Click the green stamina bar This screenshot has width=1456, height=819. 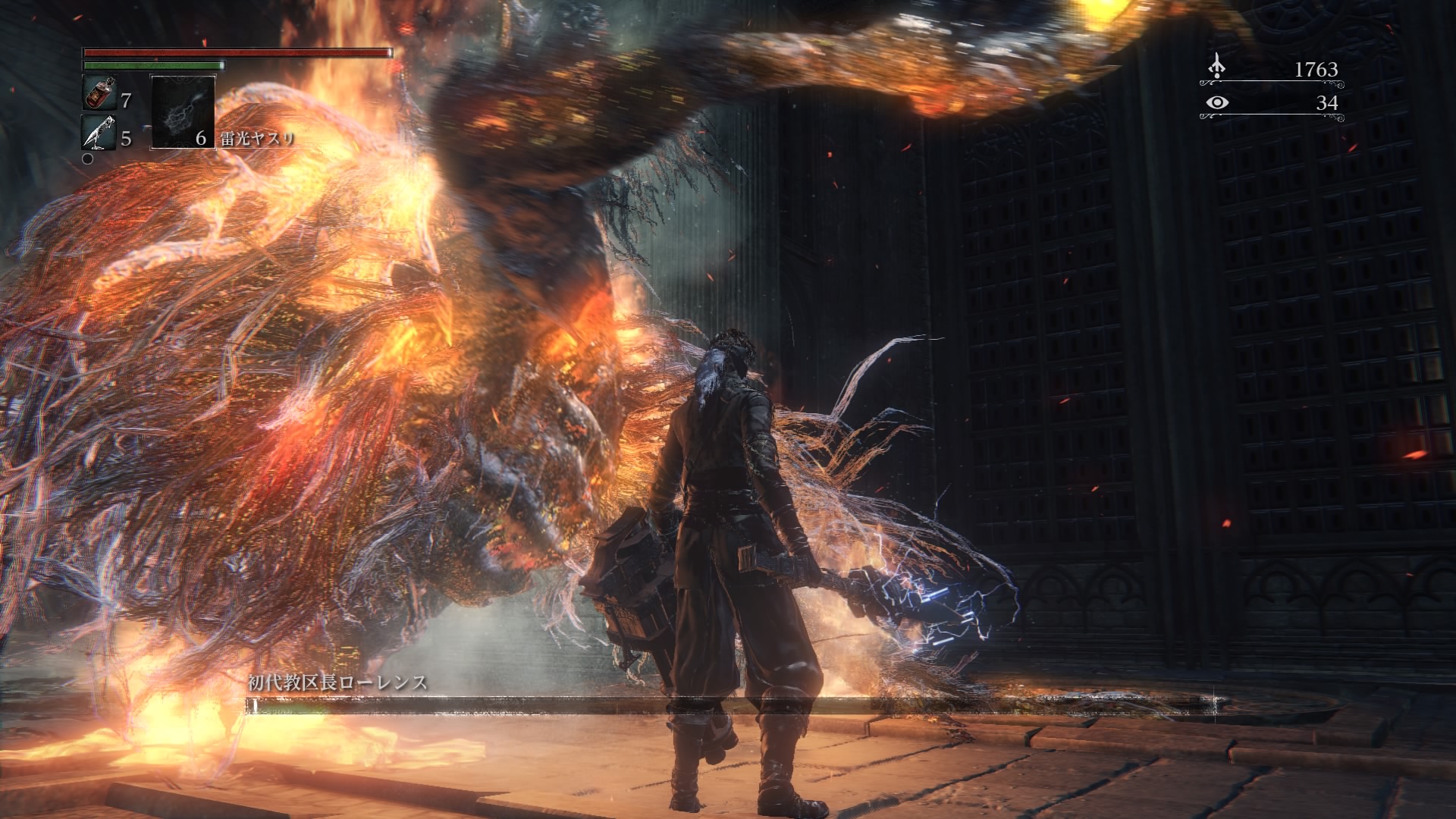152,65
